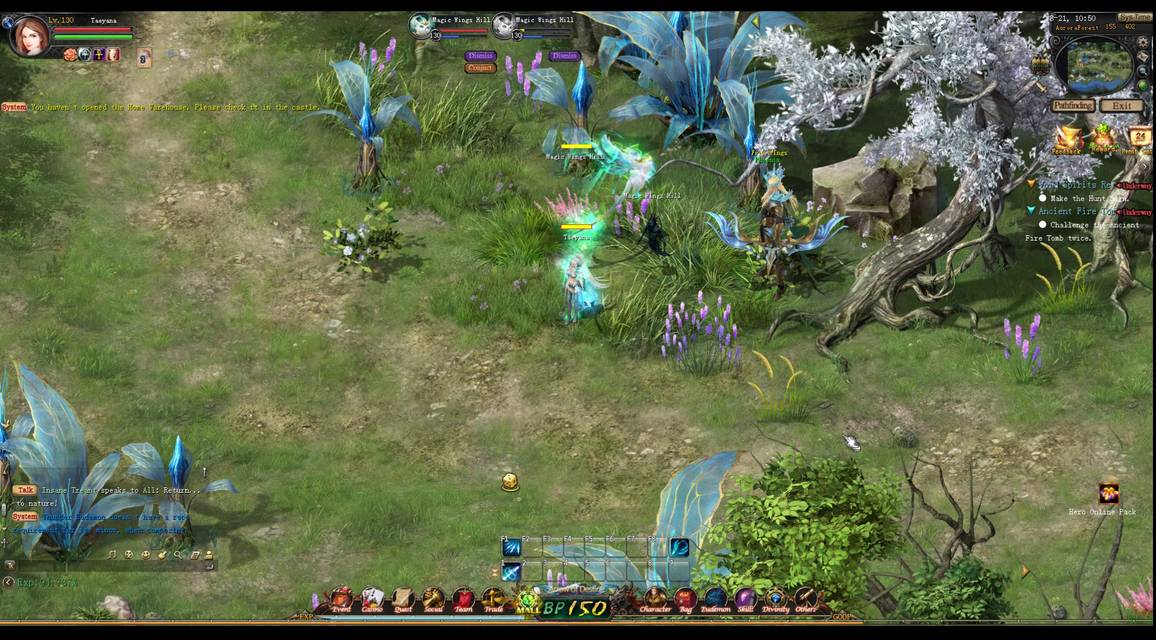
Task: Activate the skill in the F1 slot
Action: pos(512,548)
